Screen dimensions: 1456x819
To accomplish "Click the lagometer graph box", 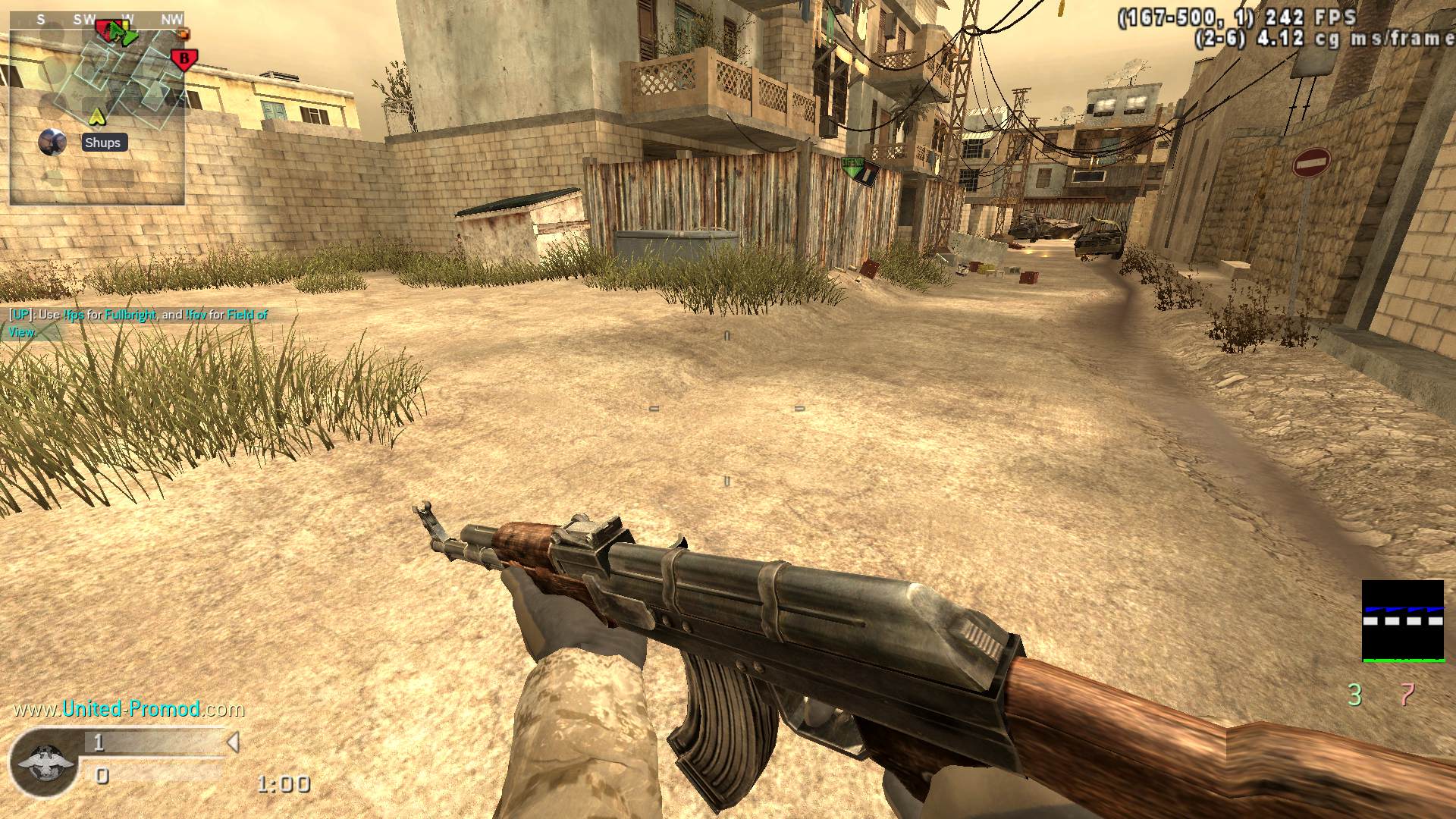I will (x=1403, y=621).
